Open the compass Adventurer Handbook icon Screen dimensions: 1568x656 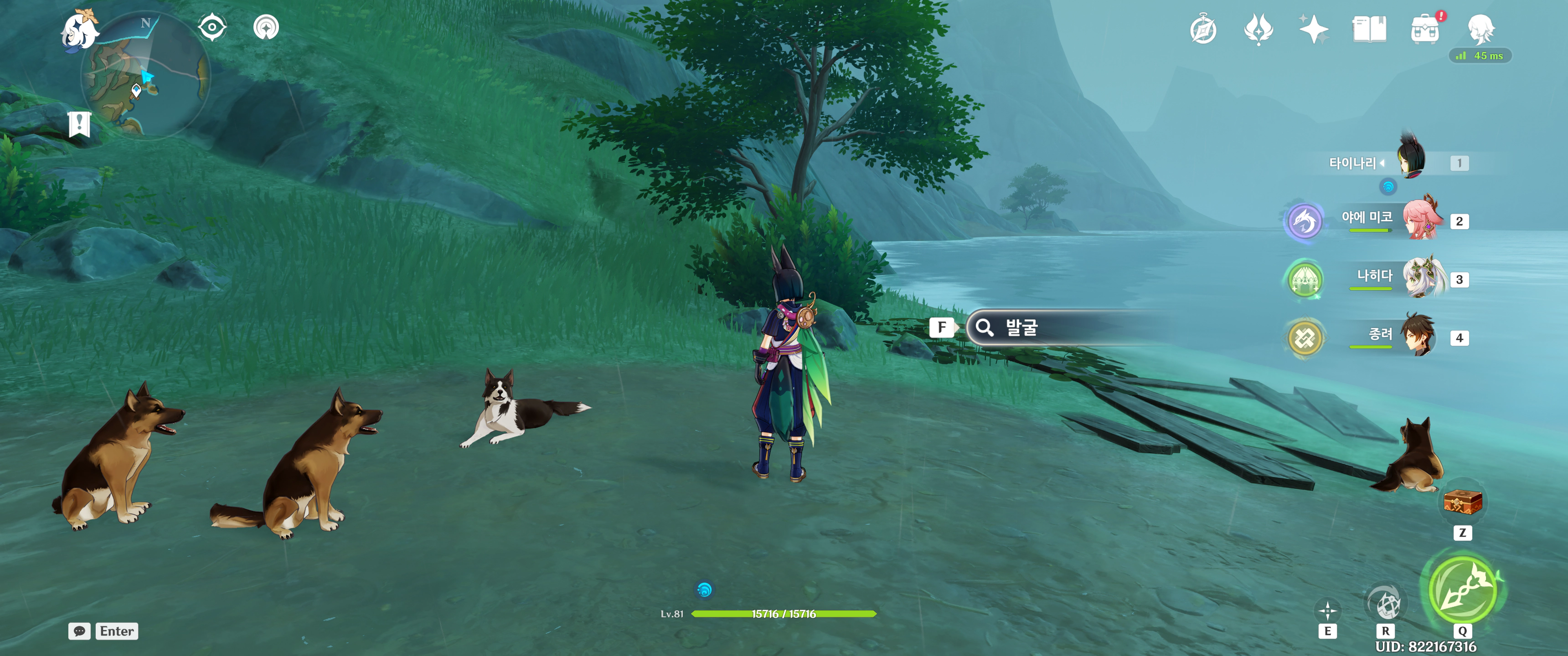point(1203,29)
